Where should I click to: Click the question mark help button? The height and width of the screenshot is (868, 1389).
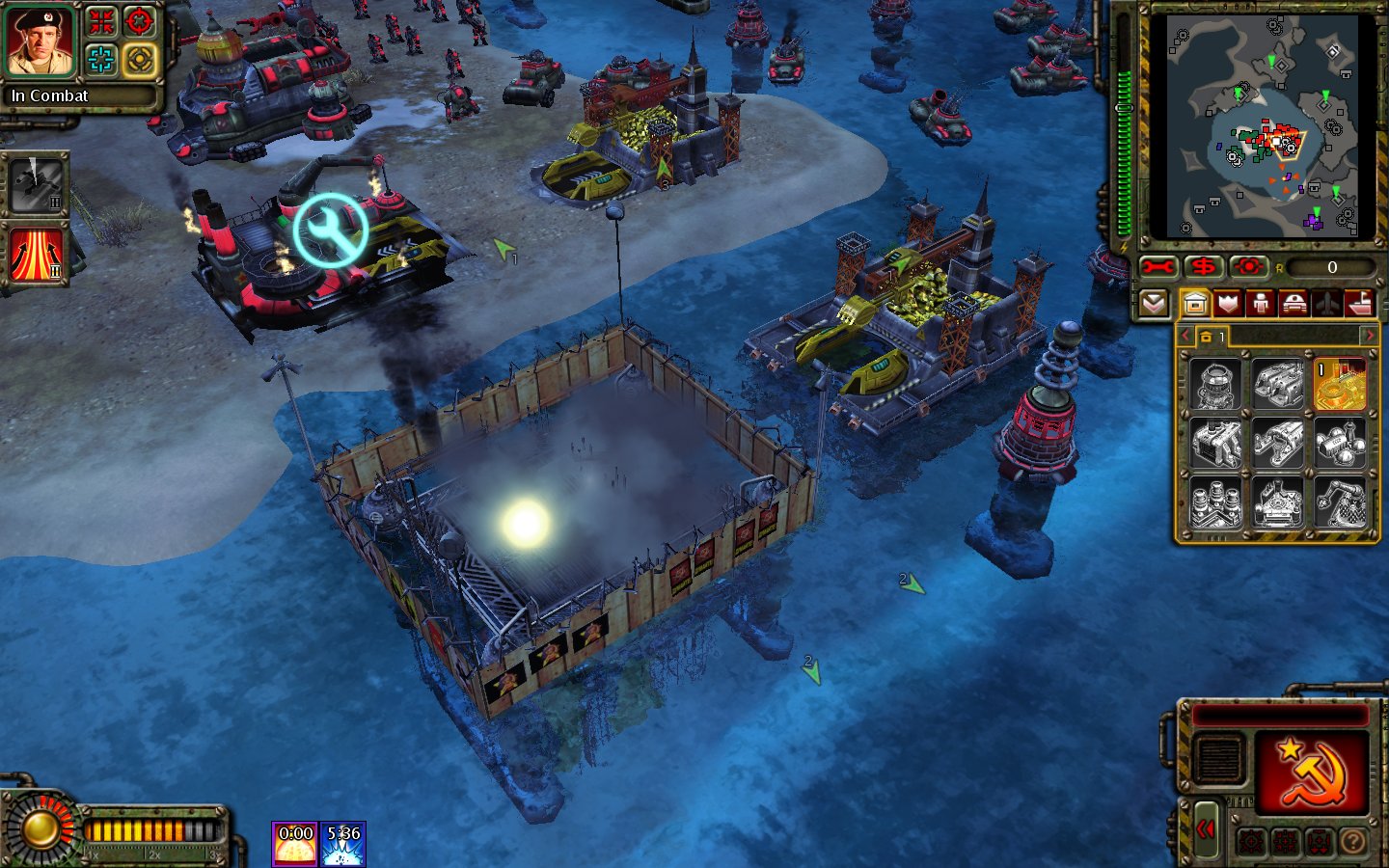(x=1352, y=842)
